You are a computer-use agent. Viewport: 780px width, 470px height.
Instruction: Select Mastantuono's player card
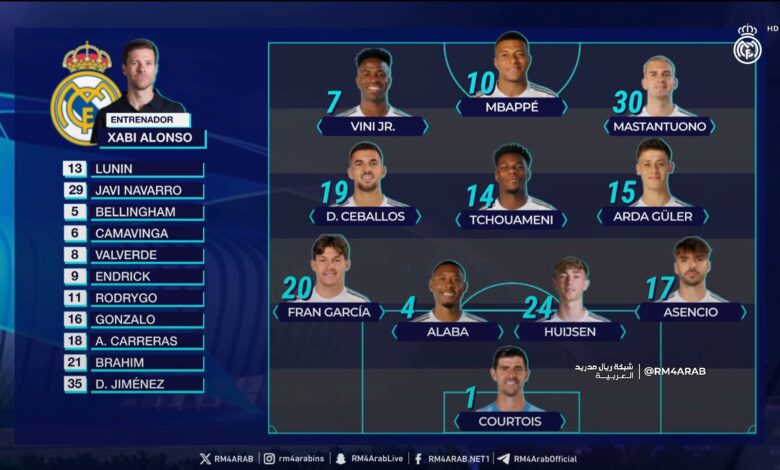click(x=659, y=126)
